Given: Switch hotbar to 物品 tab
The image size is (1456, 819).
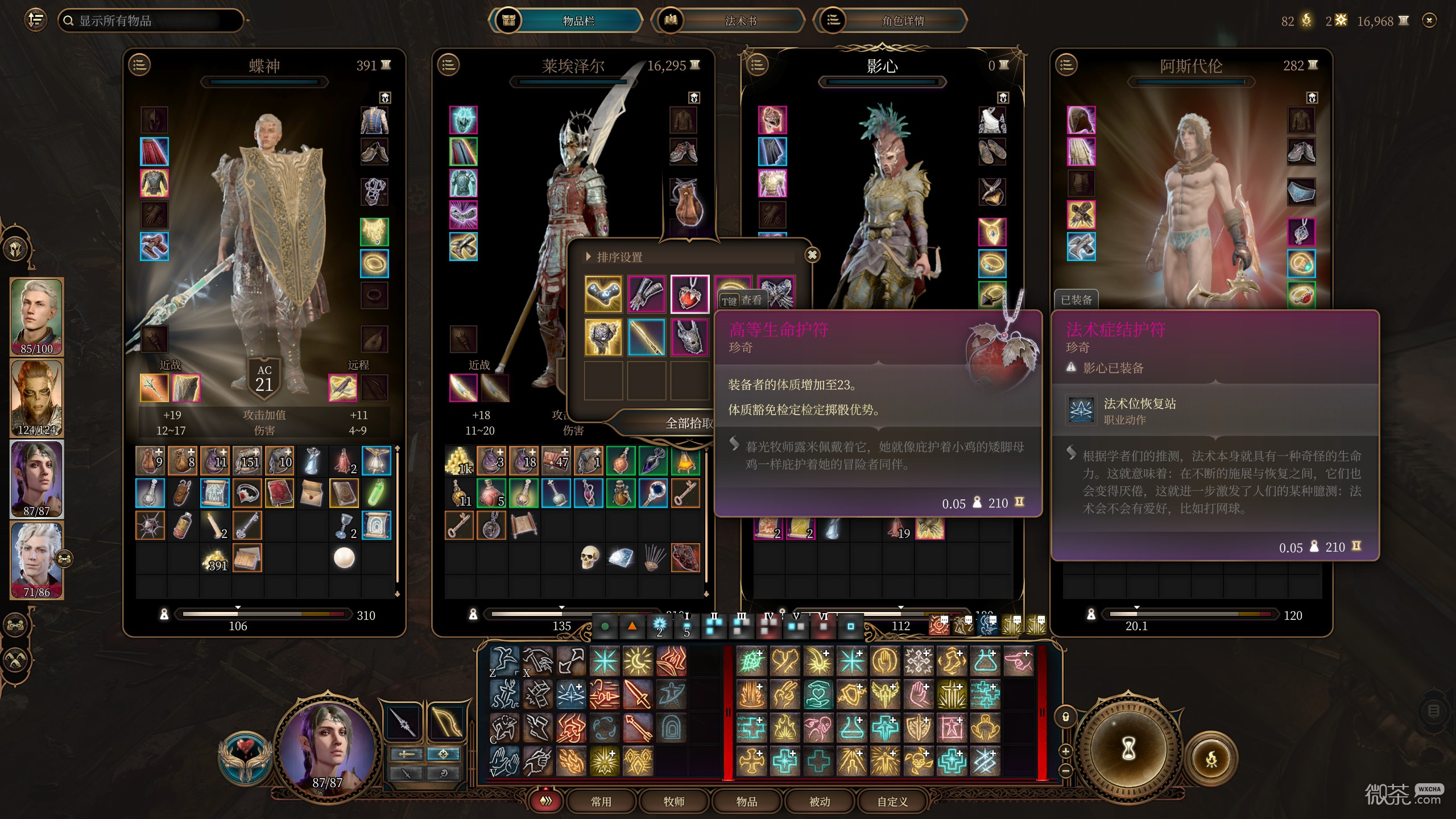Looking at the screenshot, I should click(x=747, y=801).
